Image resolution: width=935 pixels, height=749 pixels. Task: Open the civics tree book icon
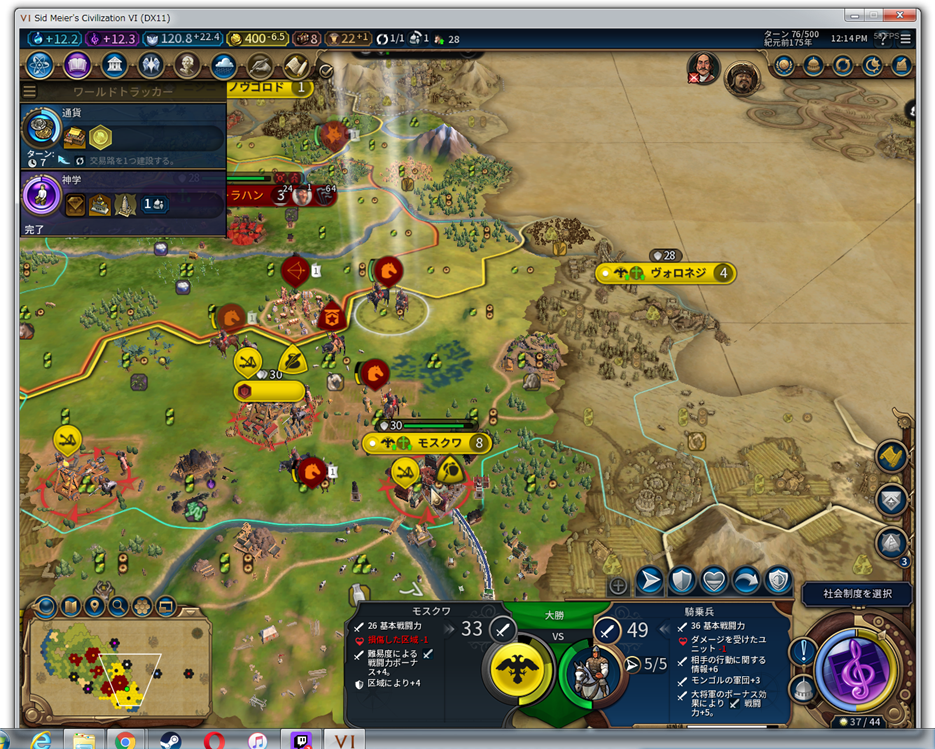[77, 66]
